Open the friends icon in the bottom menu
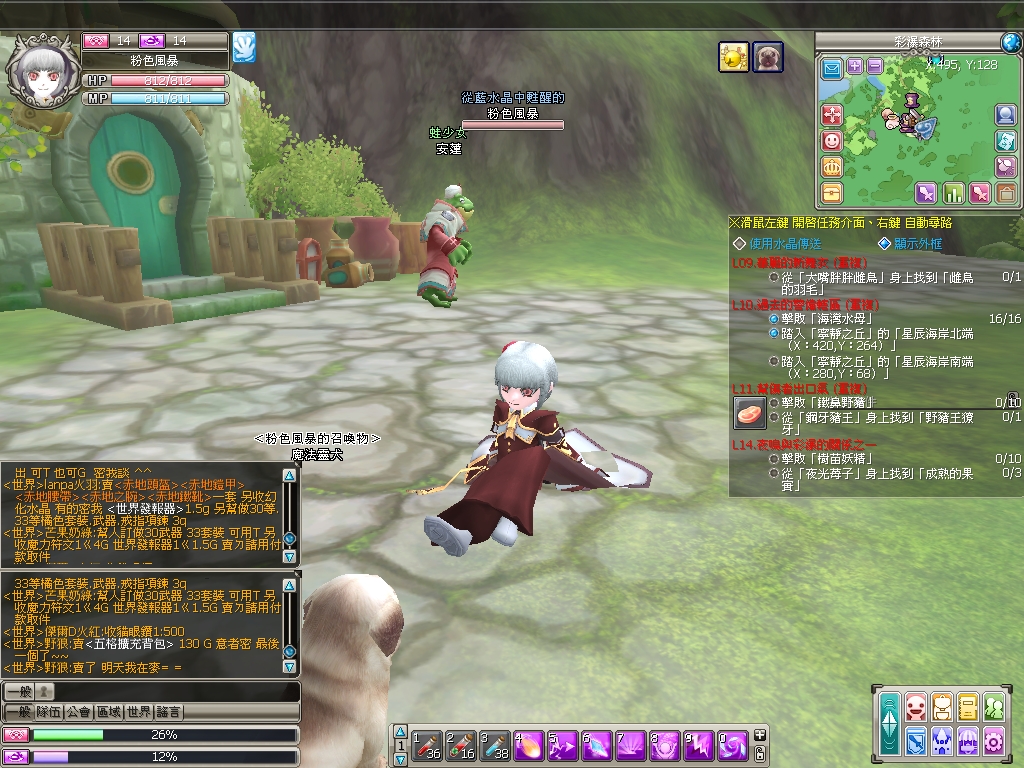1024x768 pixels. point(993,708)
